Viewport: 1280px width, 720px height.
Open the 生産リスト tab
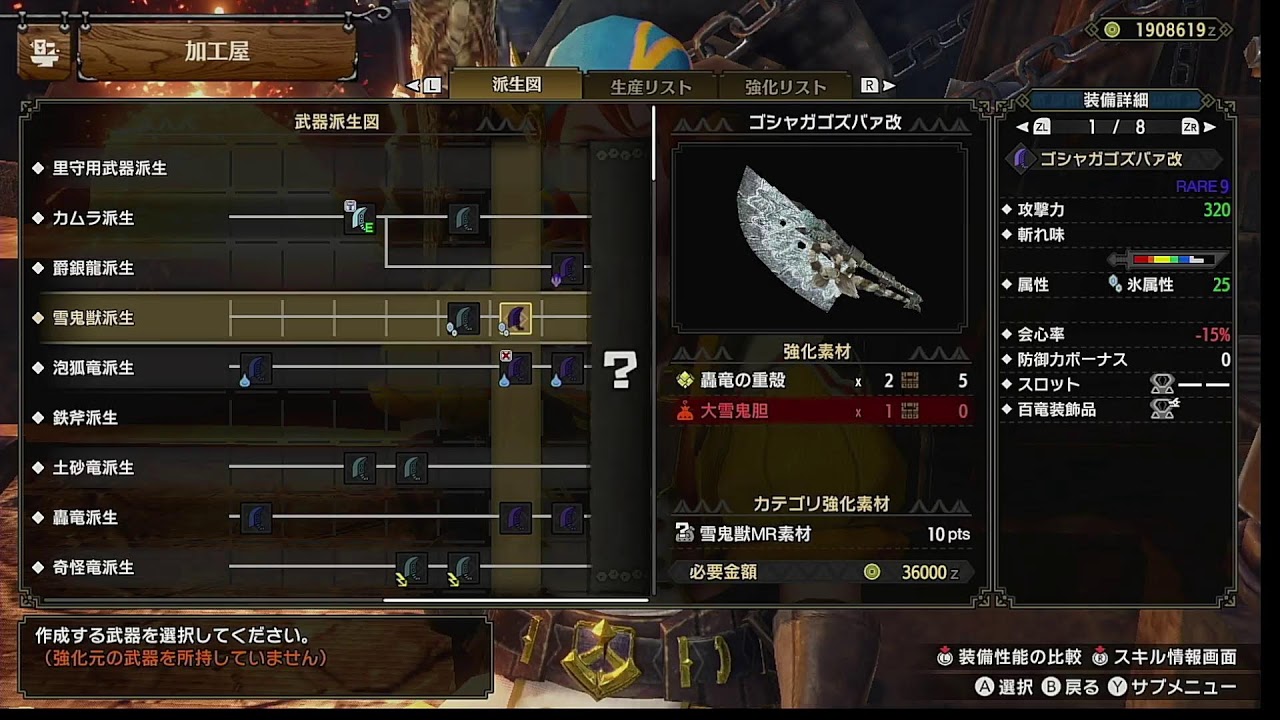click(x=651, y=87)
